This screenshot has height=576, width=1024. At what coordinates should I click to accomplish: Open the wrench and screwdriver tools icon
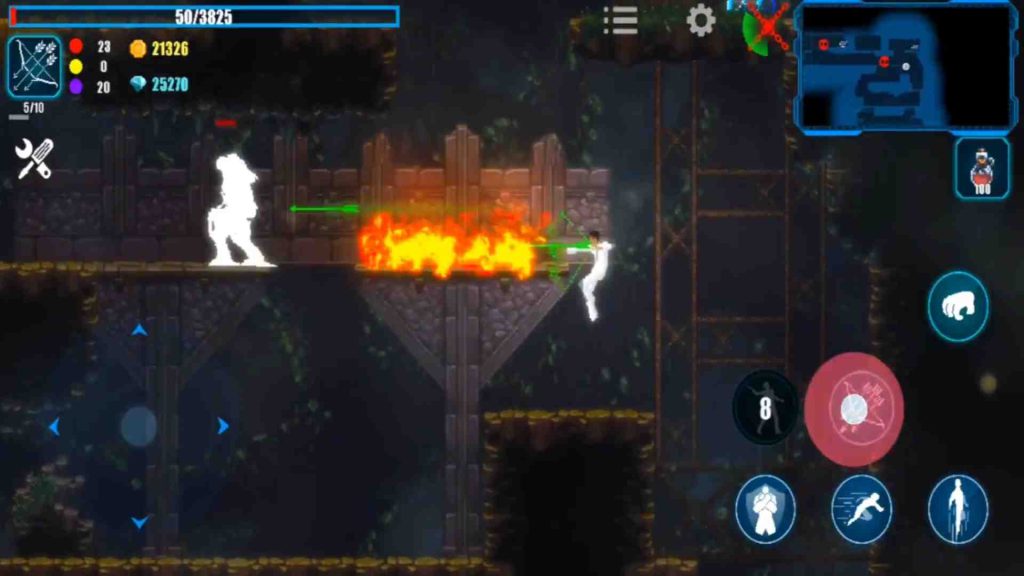pos(34,158)
